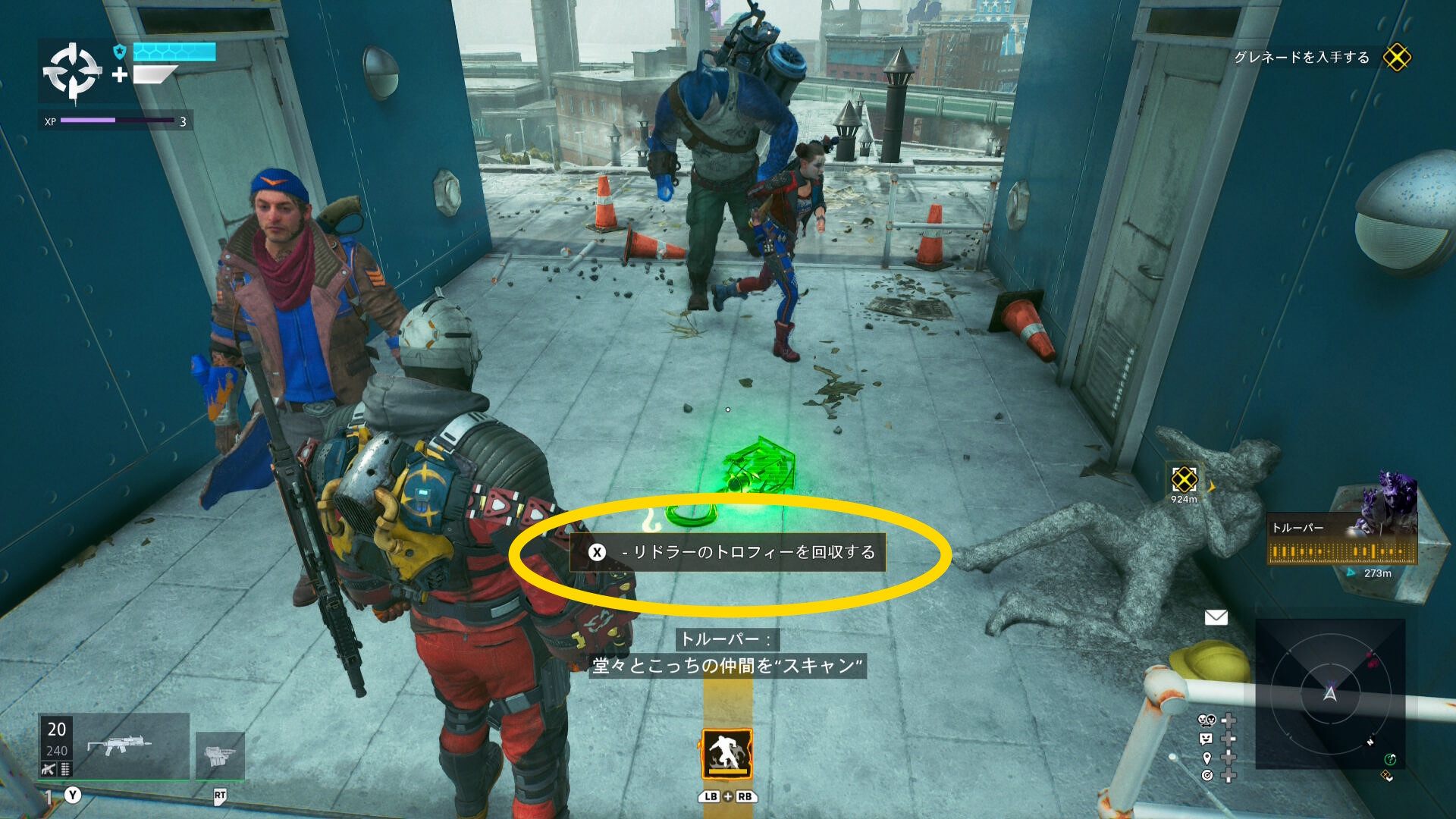1456x819 pixels.
Task: Click the Deadshot crosshair character emblem
Action: (x=72, y=72)
